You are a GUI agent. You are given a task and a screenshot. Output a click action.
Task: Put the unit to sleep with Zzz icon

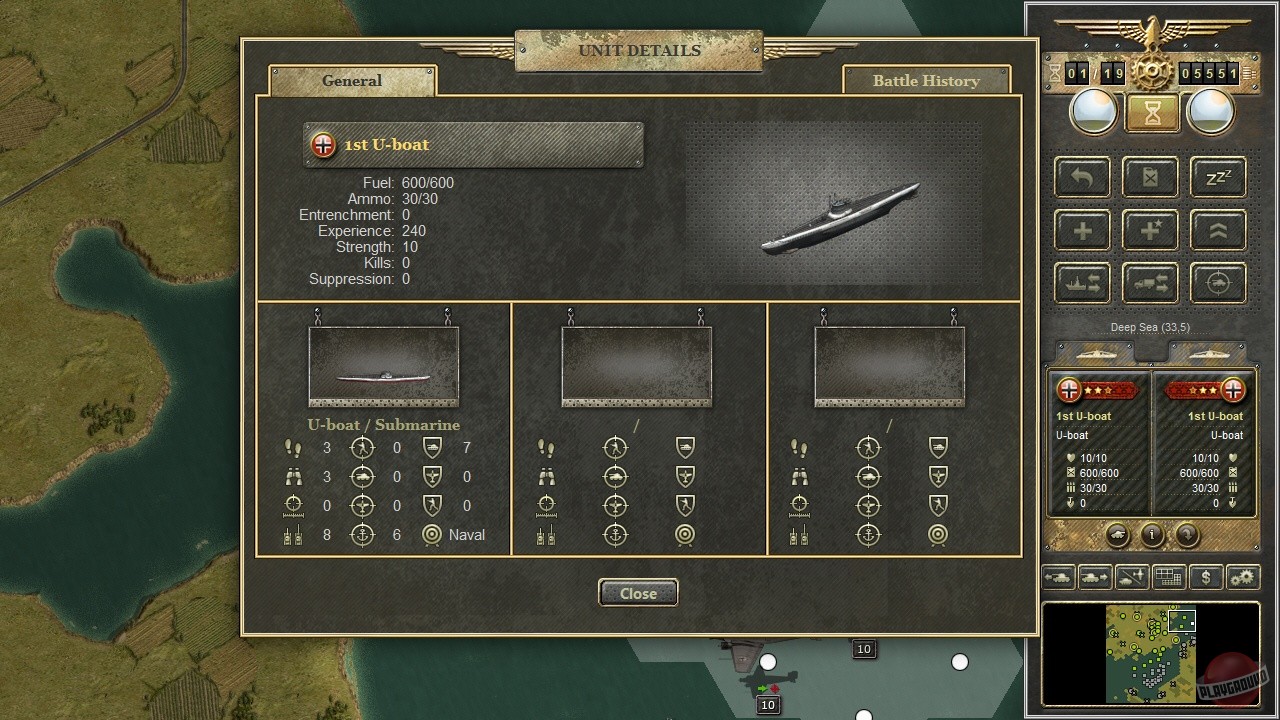[x=1218, y=177]
